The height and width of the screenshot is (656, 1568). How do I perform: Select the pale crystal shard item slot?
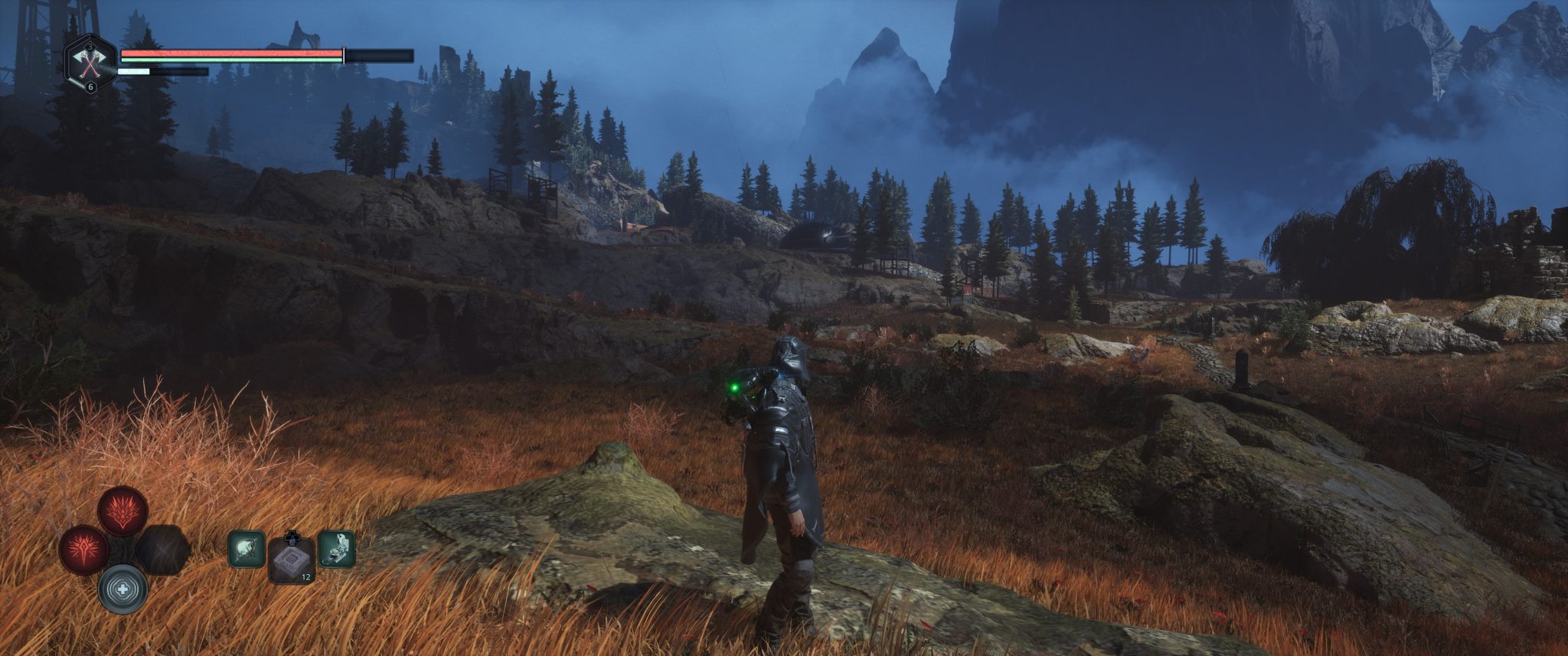(x=247, y=550)
